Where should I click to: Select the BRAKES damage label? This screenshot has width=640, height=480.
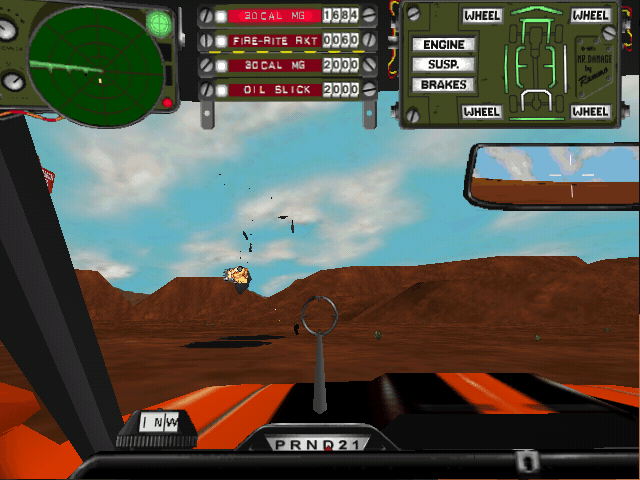pyautogui.click(x=443, y=85)
